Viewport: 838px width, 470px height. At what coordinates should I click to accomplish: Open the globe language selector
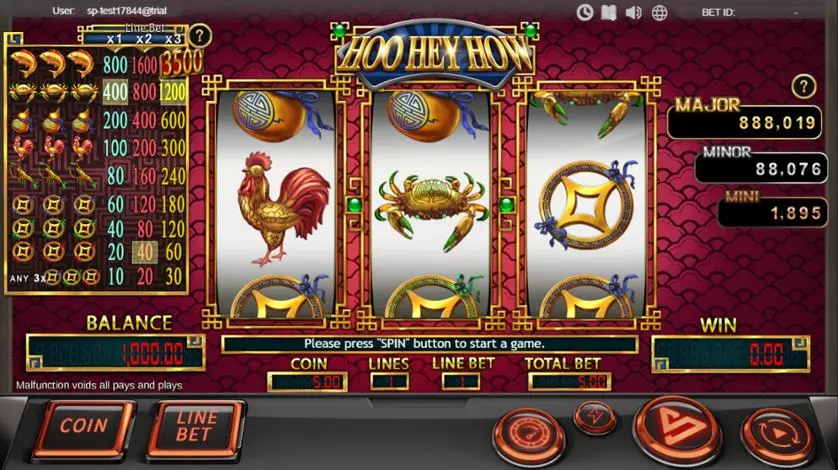point(657,12)
